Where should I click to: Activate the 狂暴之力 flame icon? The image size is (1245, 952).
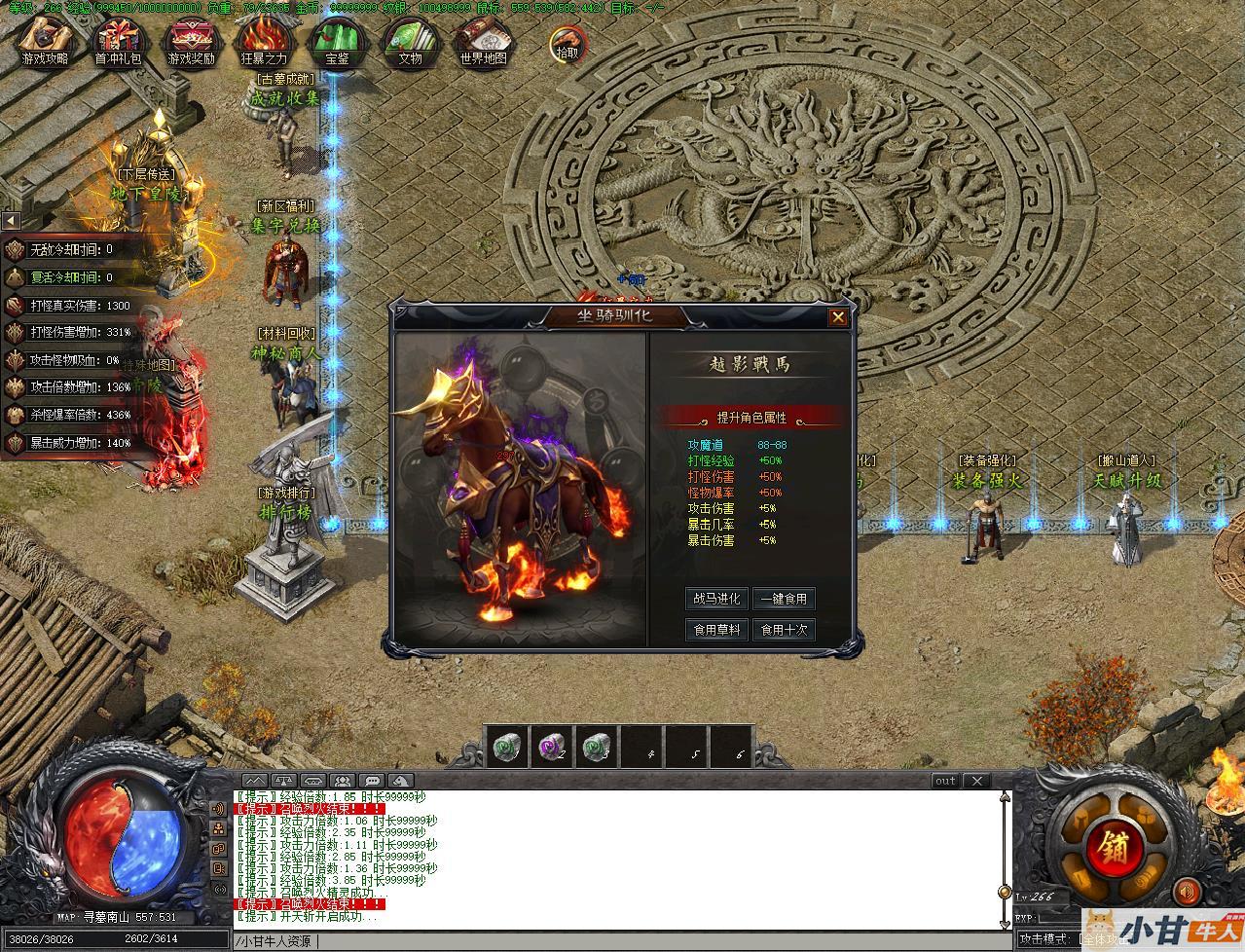[x=263, y=42]
